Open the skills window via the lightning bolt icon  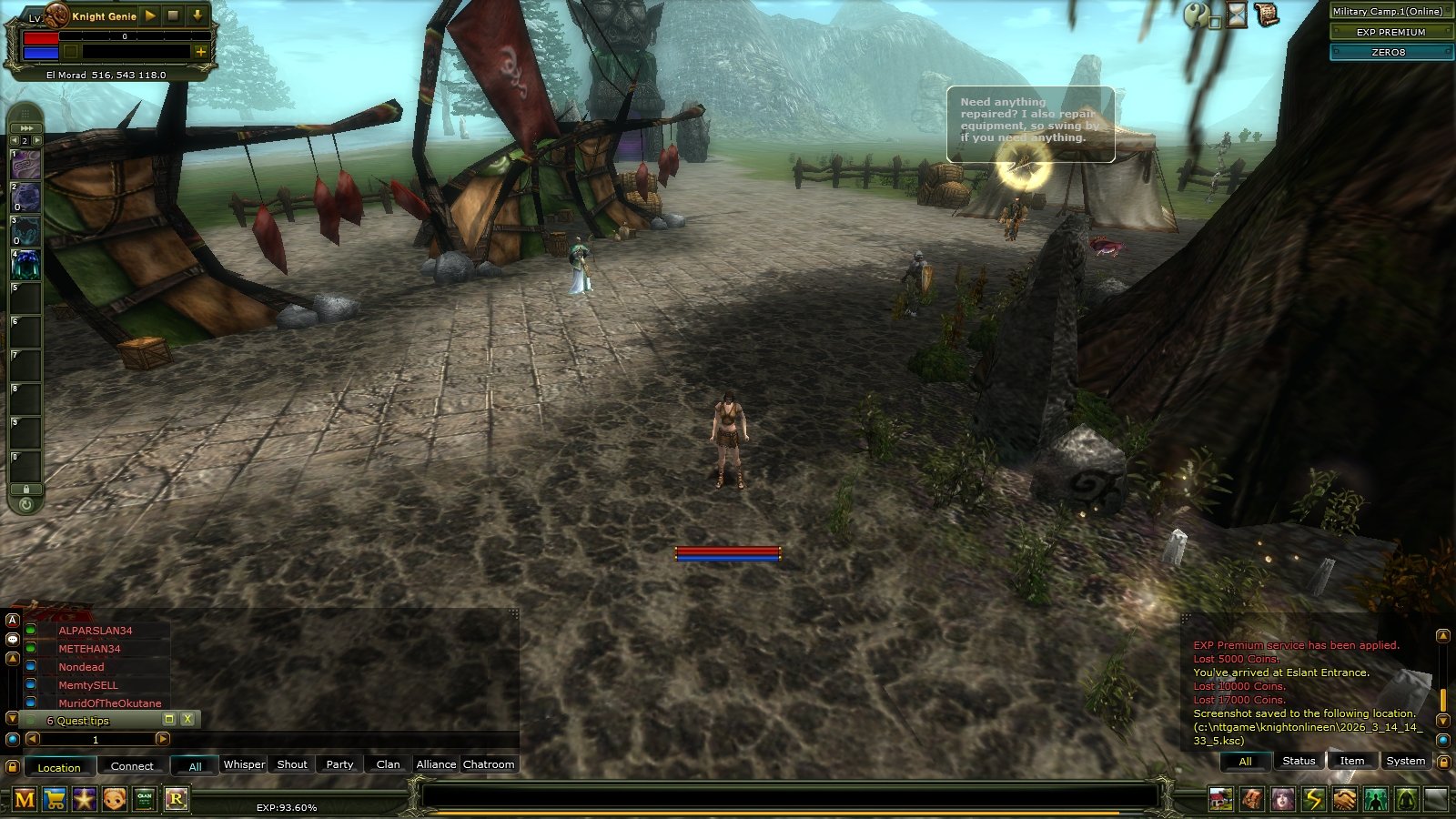(1313, 801)
